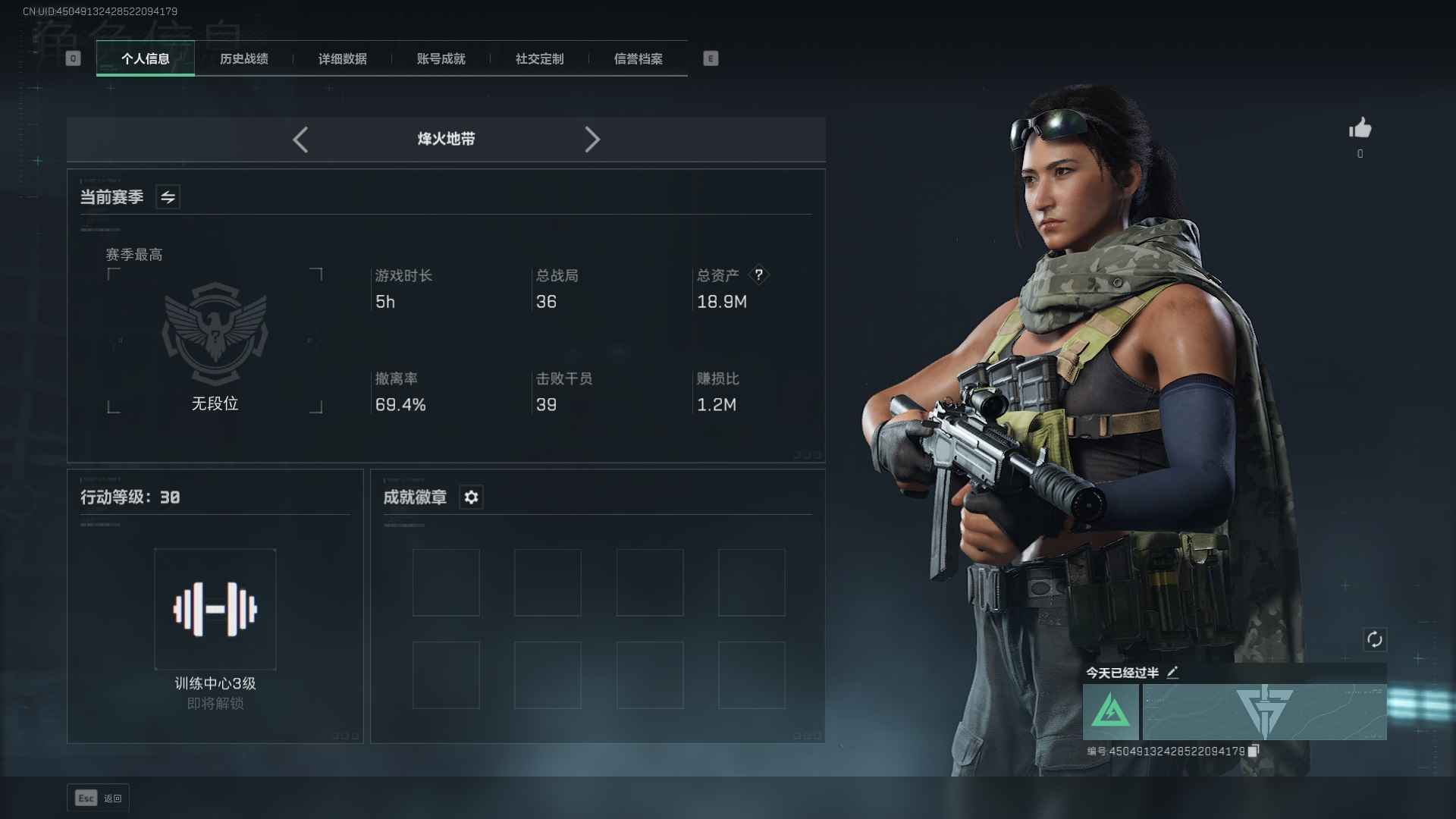This screenshot has height=819, width=1456.
Task: Click the left arrow beside 烽火地带
Action: point(300,140)
